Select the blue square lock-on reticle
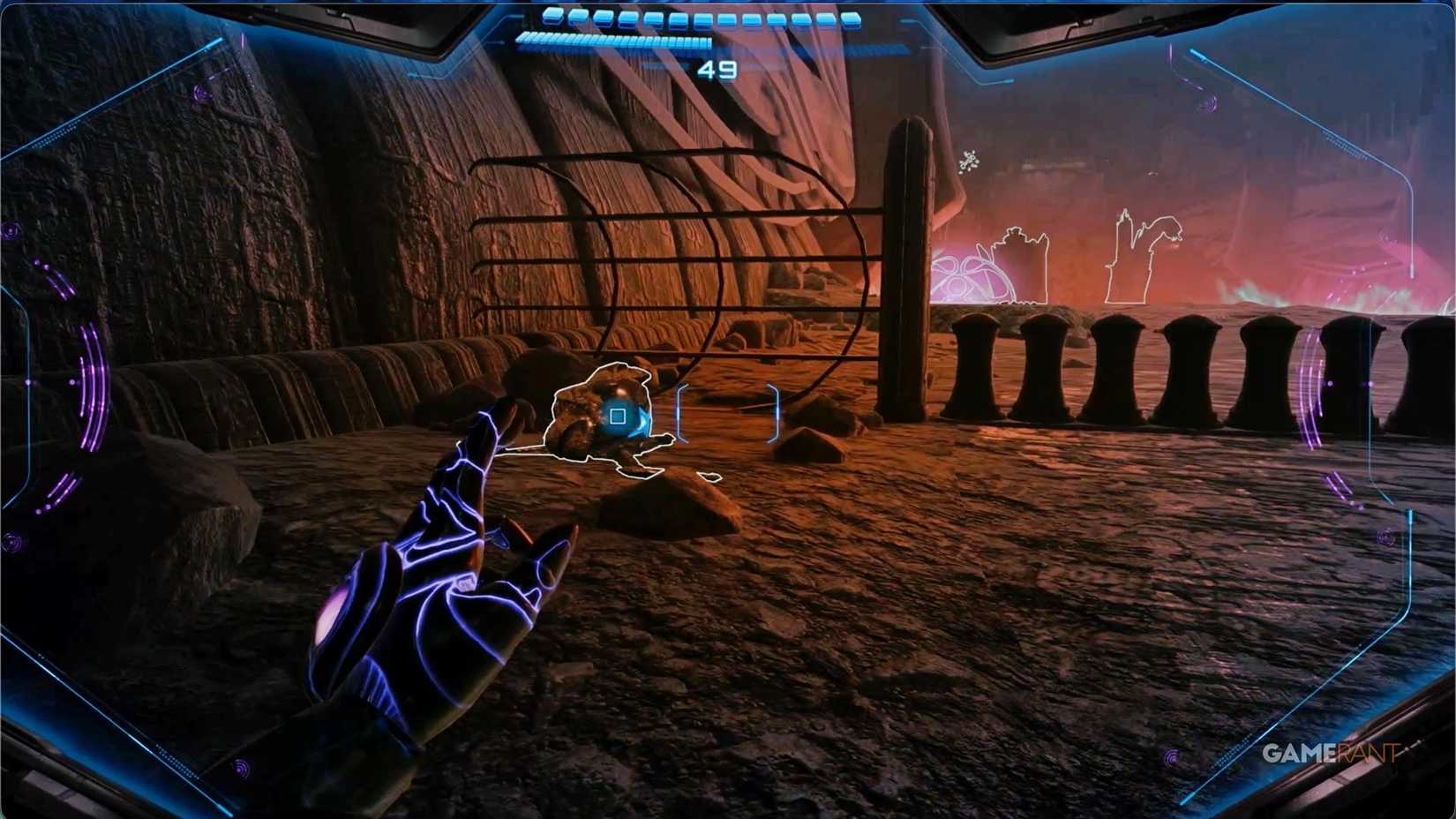 617,416
